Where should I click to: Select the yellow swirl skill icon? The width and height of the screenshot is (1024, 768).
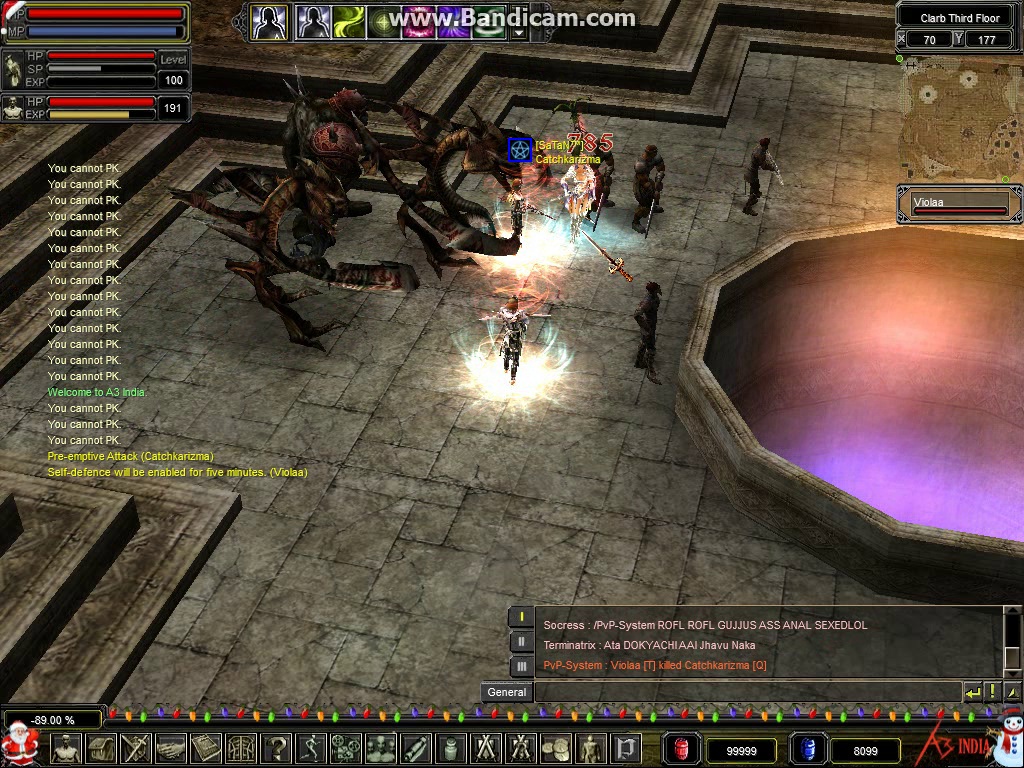349,21
